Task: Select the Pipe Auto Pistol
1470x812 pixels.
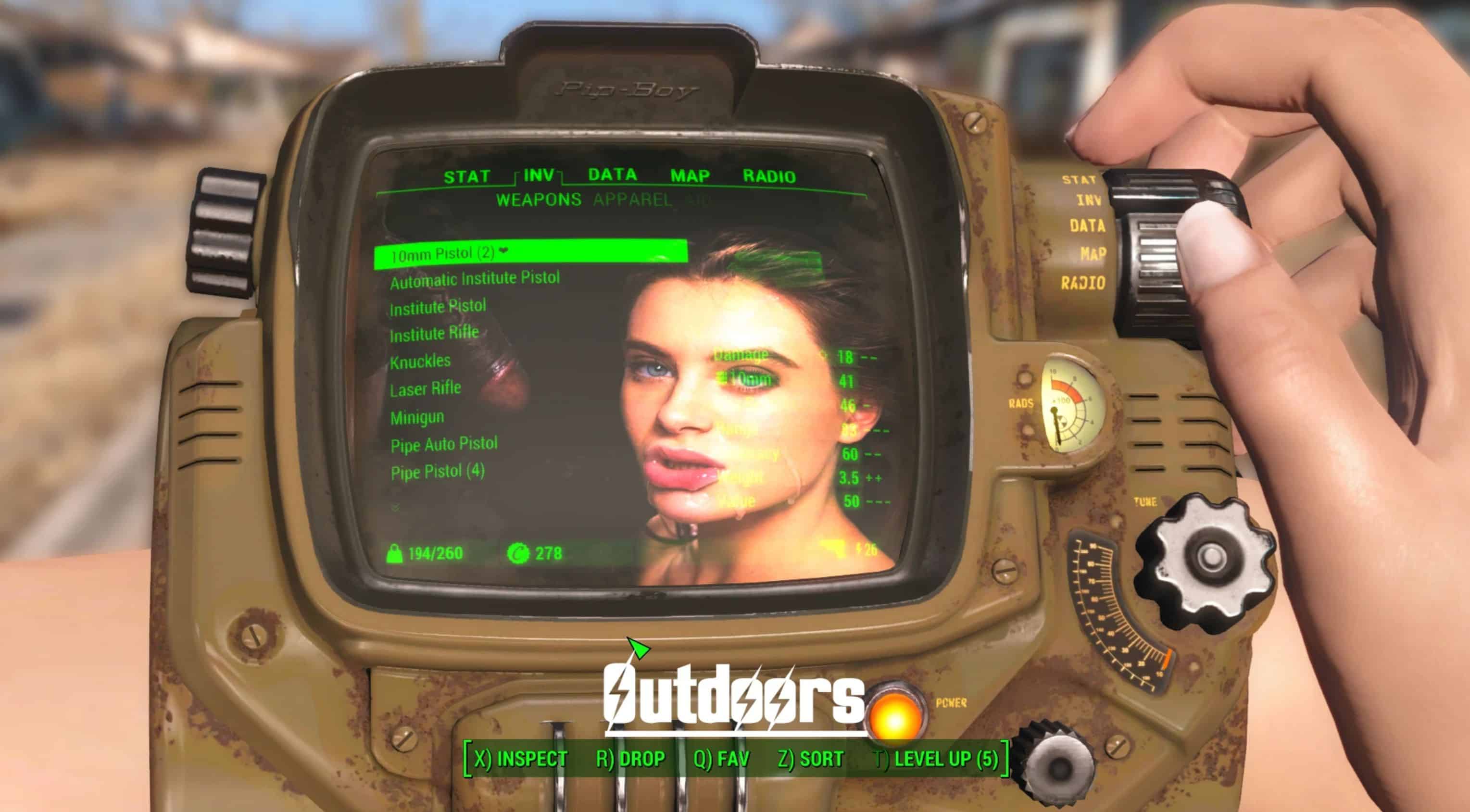Action: [444, 444]
